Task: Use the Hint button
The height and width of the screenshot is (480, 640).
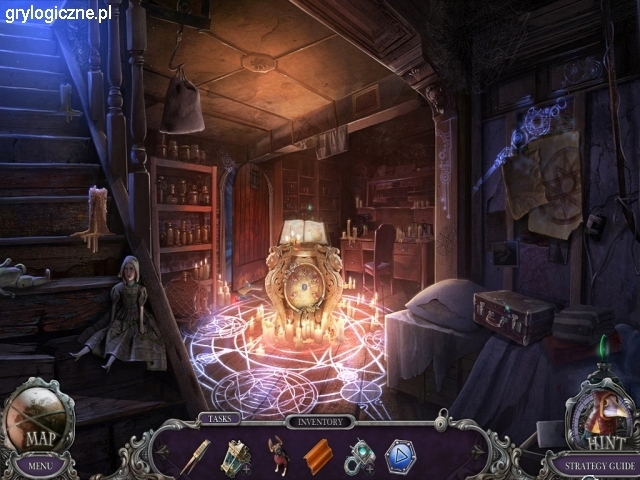Action: tap(601, 418)
